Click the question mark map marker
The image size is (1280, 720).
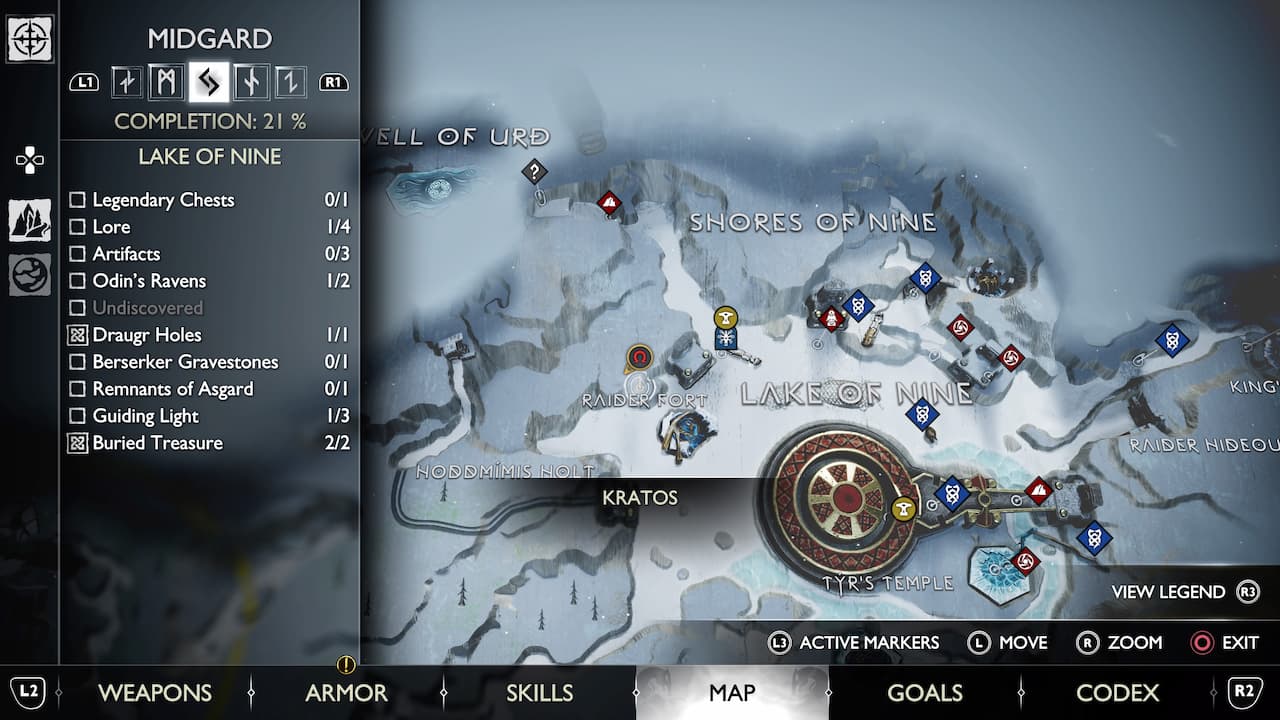pyautogui.click(x=535, y=171)
